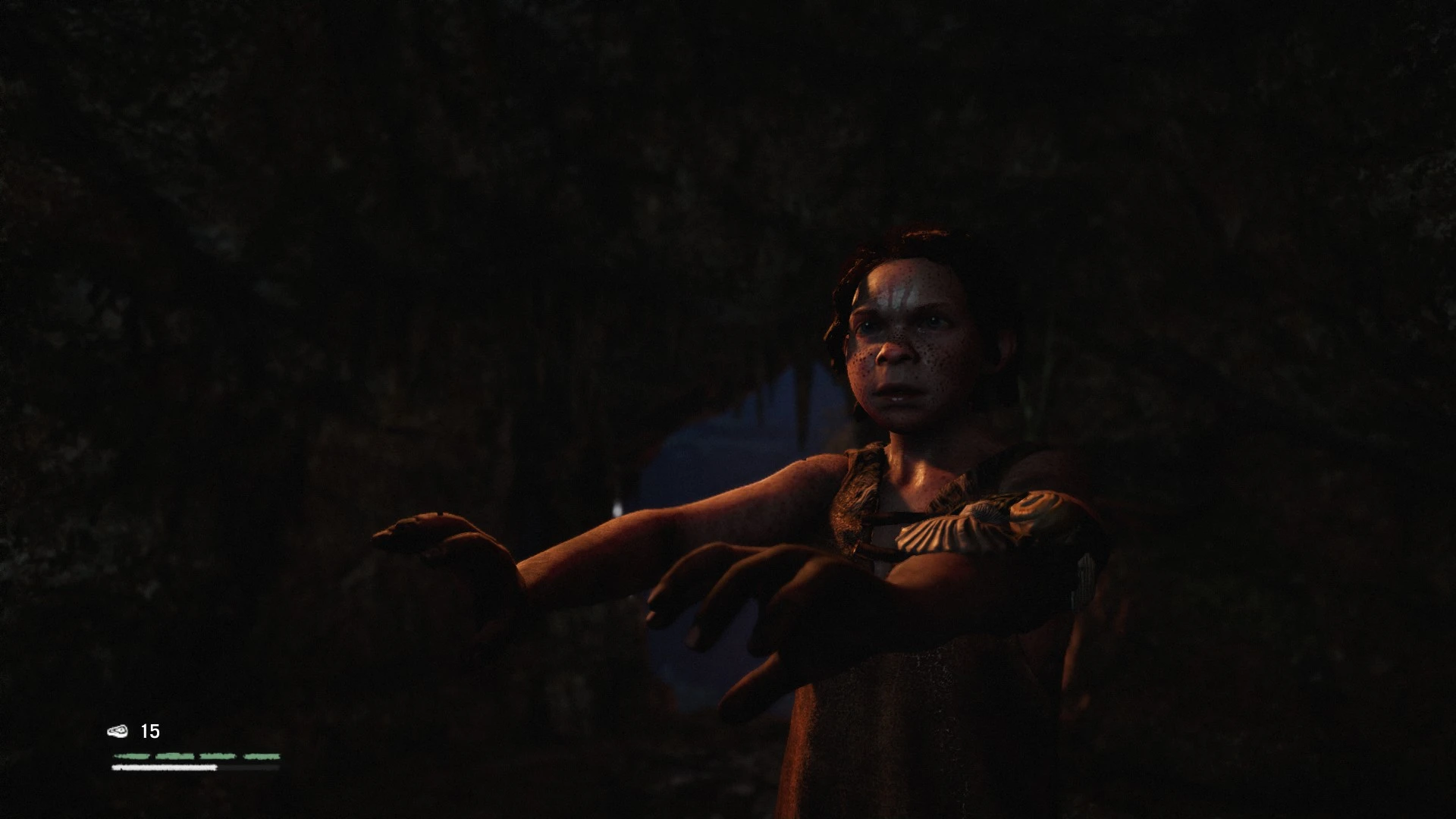Click the third health bar segment
1456x819 pixels.
point(218,756)
